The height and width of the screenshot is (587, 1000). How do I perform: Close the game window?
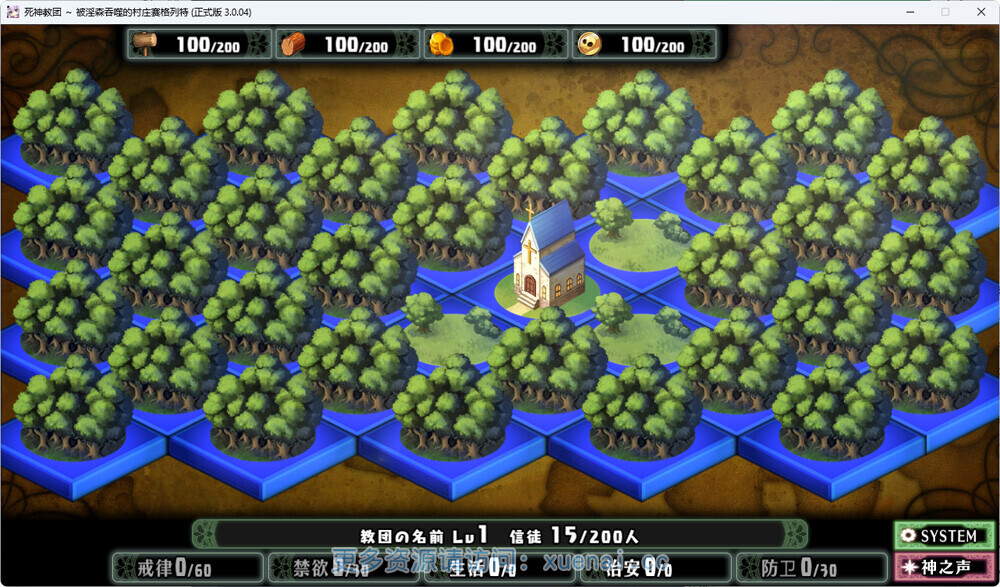click(982, 11)
